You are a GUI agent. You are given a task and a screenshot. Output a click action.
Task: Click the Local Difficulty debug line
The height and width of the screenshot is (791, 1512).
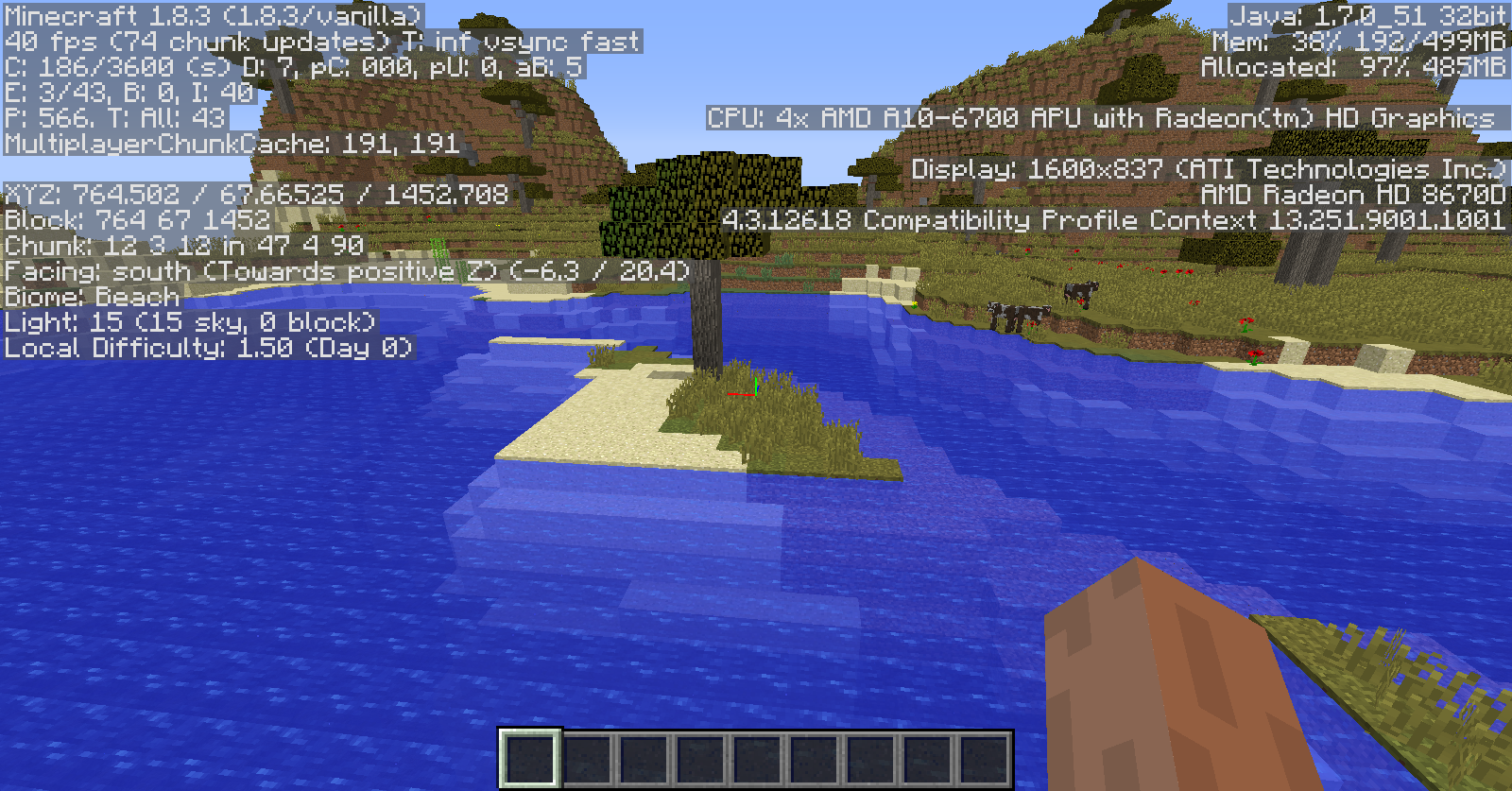[206, 348]
